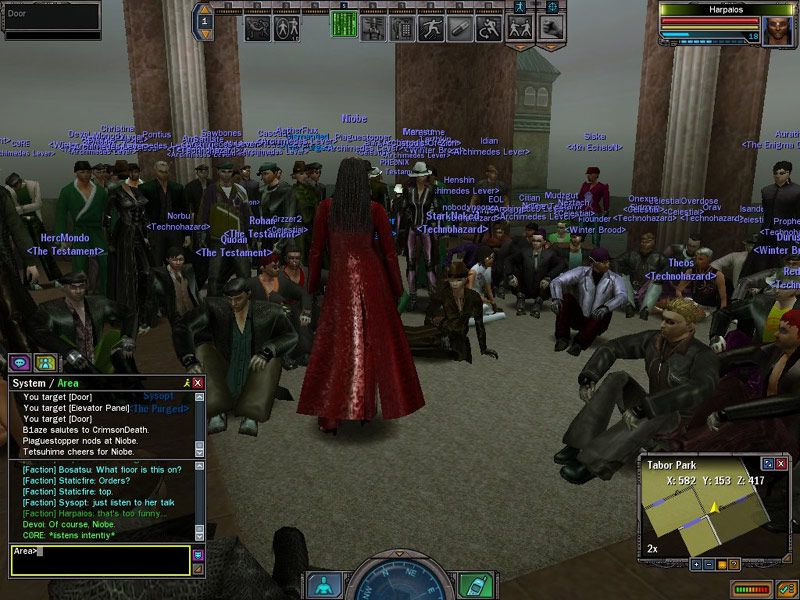Open the yellow team members icon
The image size is (800, 600).
(x=44, y=362)
